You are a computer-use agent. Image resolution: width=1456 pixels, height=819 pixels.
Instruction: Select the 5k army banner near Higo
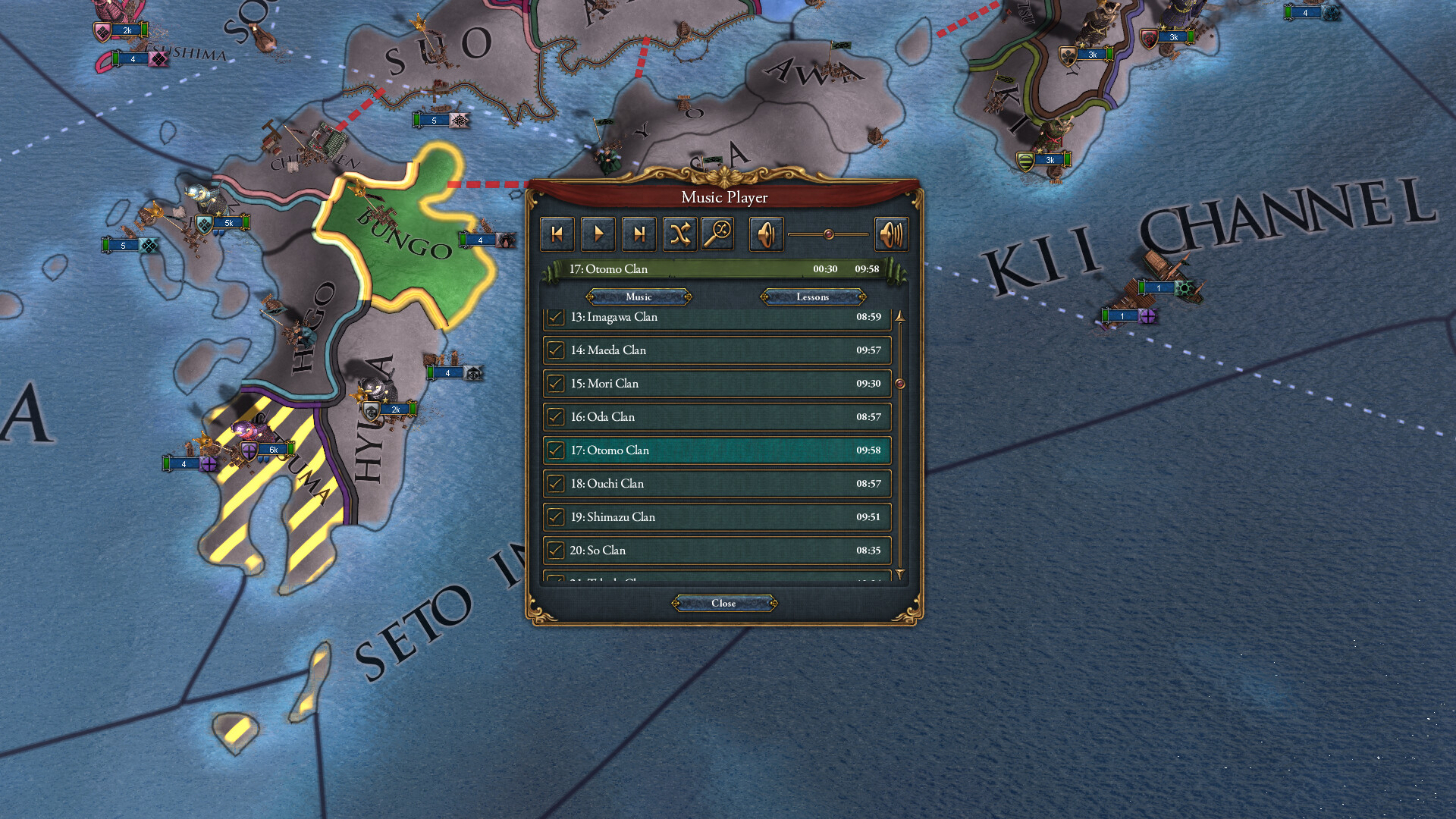point(230,222)
